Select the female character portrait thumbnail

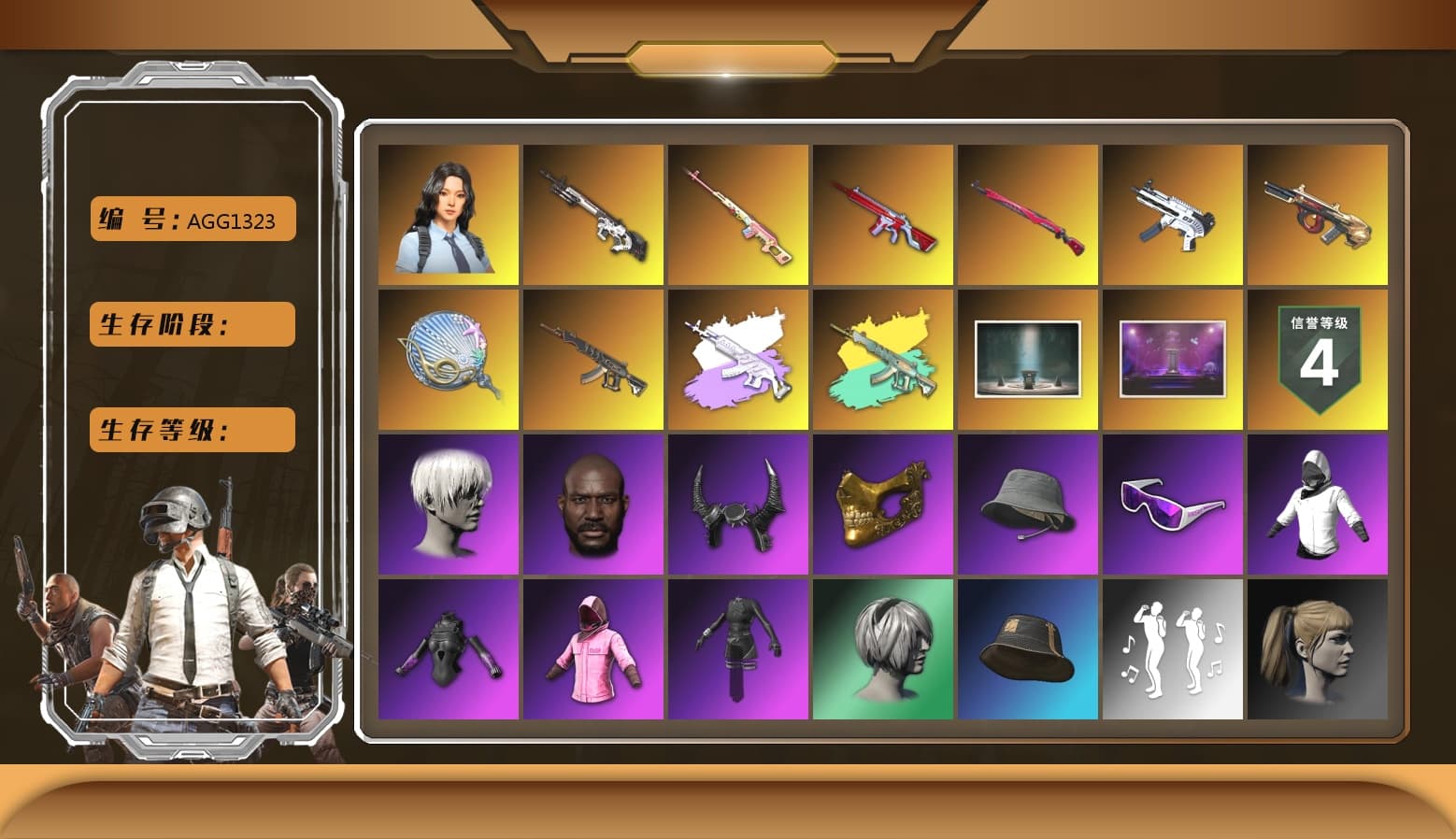click(x=447, y=215)
